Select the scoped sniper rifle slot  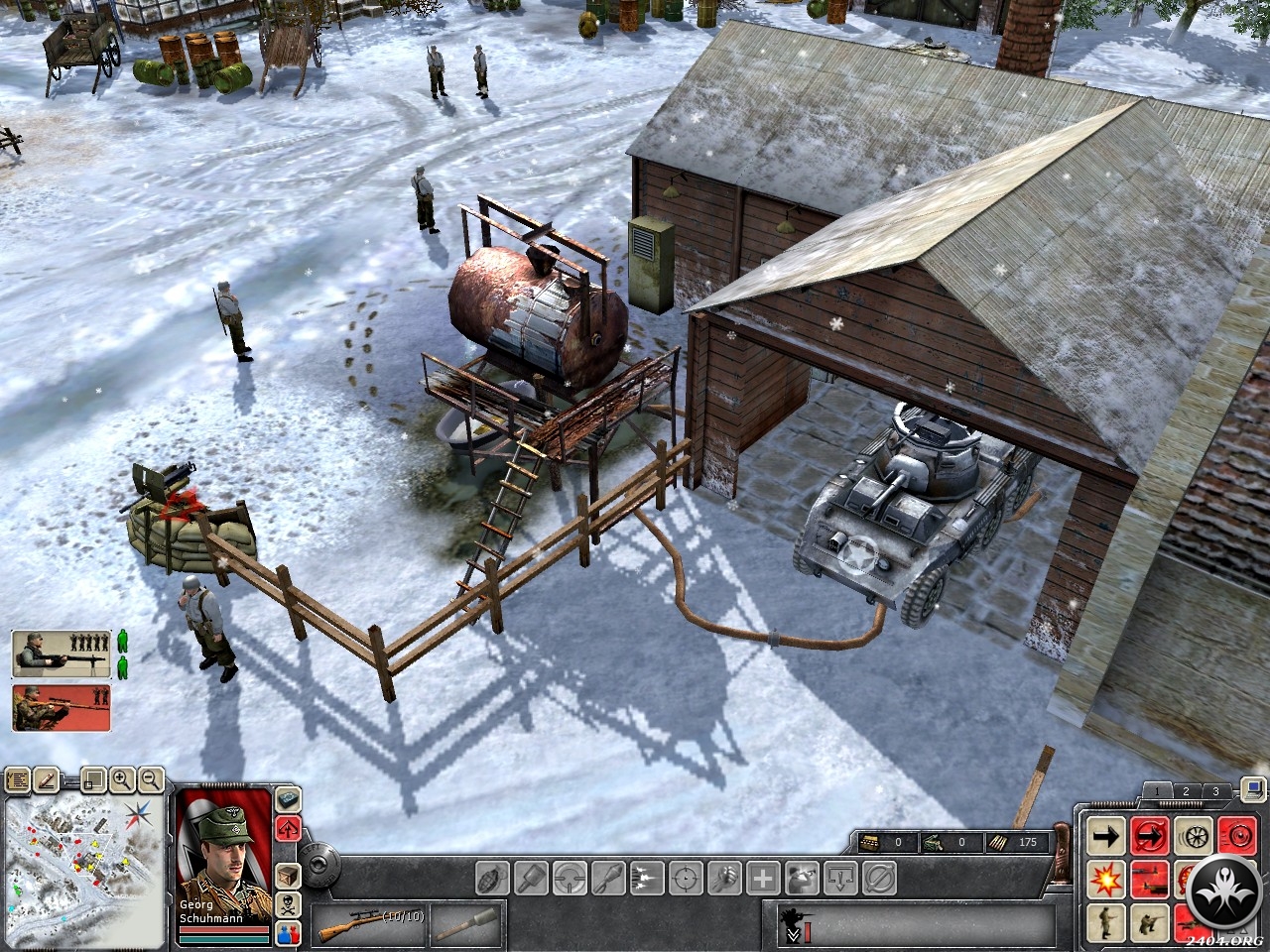tap(369, 925)
